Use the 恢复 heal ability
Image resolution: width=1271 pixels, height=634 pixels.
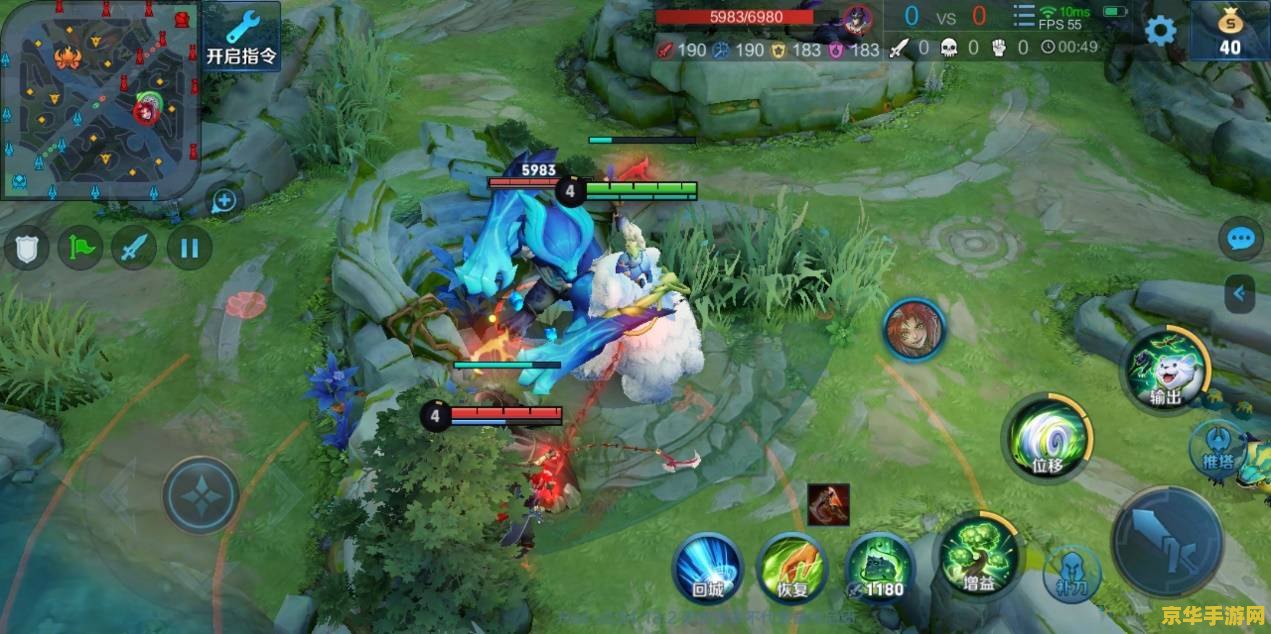[x=791, y=568]
